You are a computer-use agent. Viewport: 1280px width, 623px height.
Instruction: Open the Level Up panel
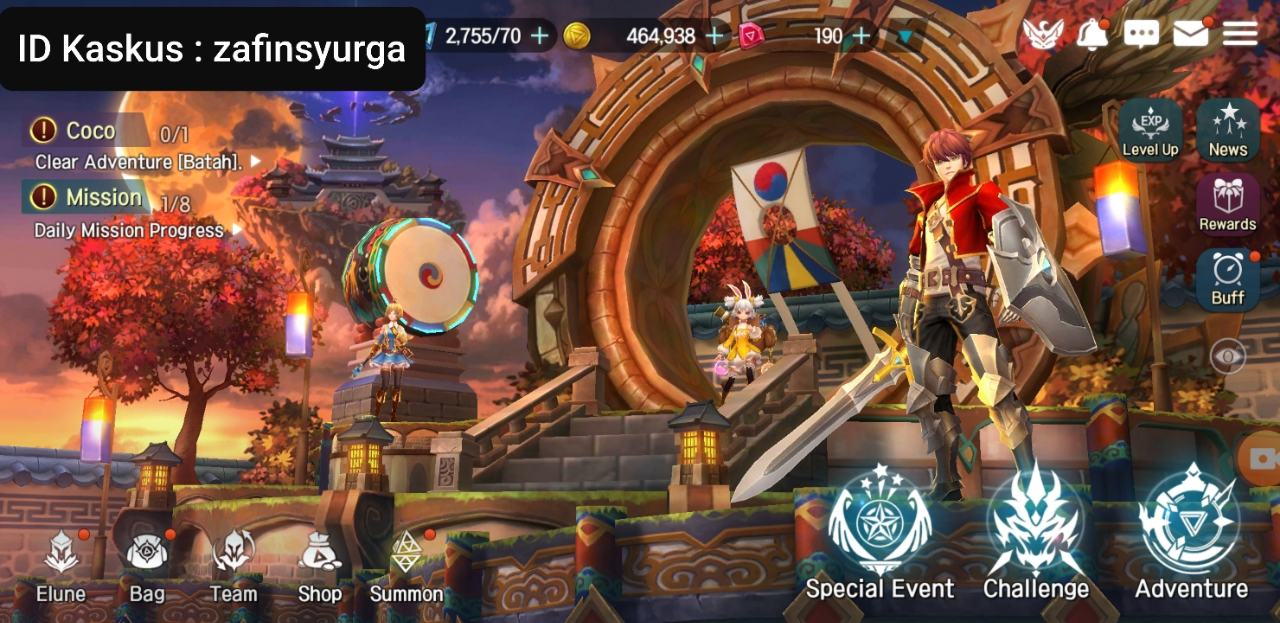coord(1150,130)
